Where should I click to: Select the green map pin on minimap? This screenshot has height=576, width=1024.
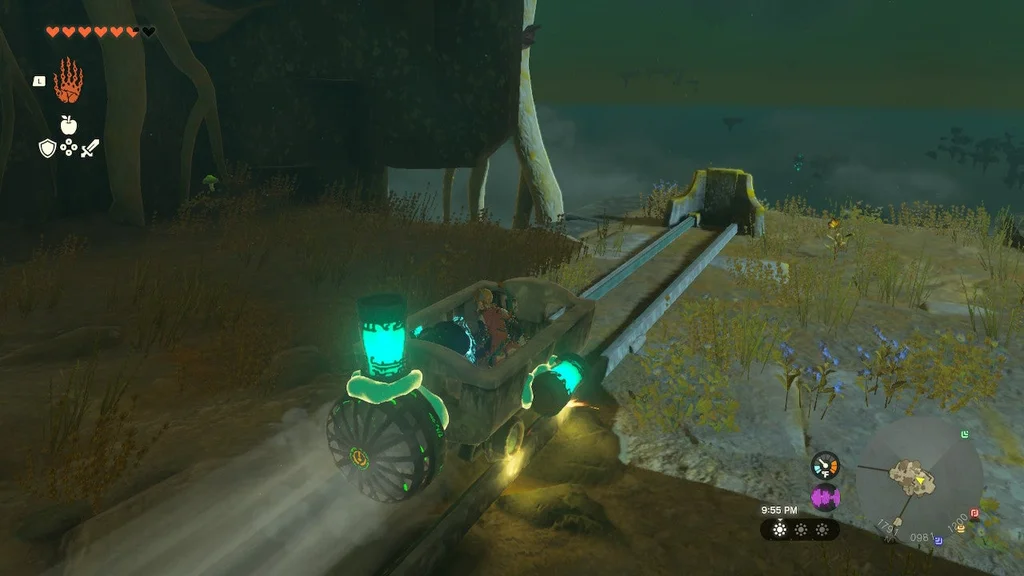click(963, 435)
